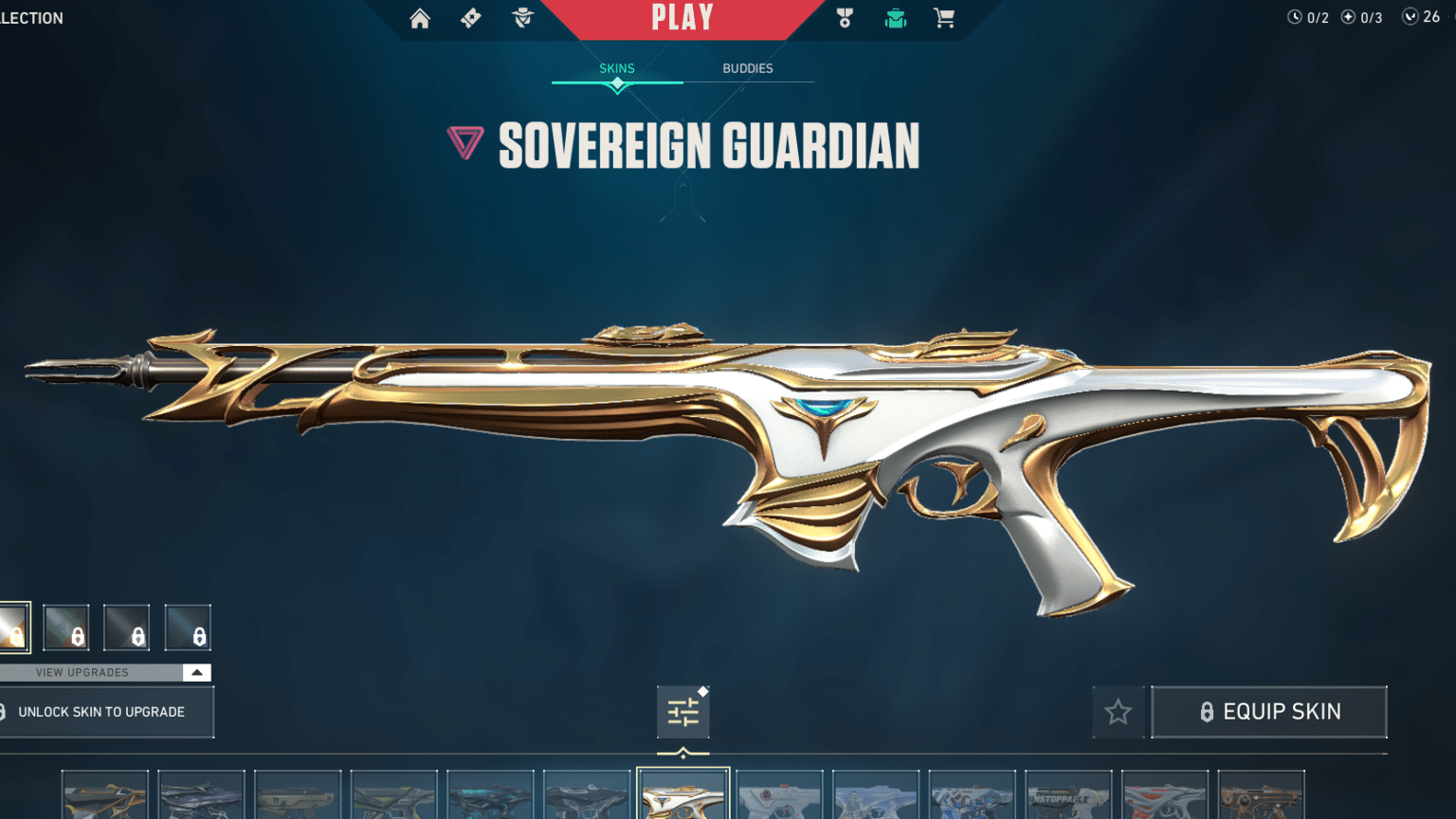Open the Career medal icon

tap(844, 18)
